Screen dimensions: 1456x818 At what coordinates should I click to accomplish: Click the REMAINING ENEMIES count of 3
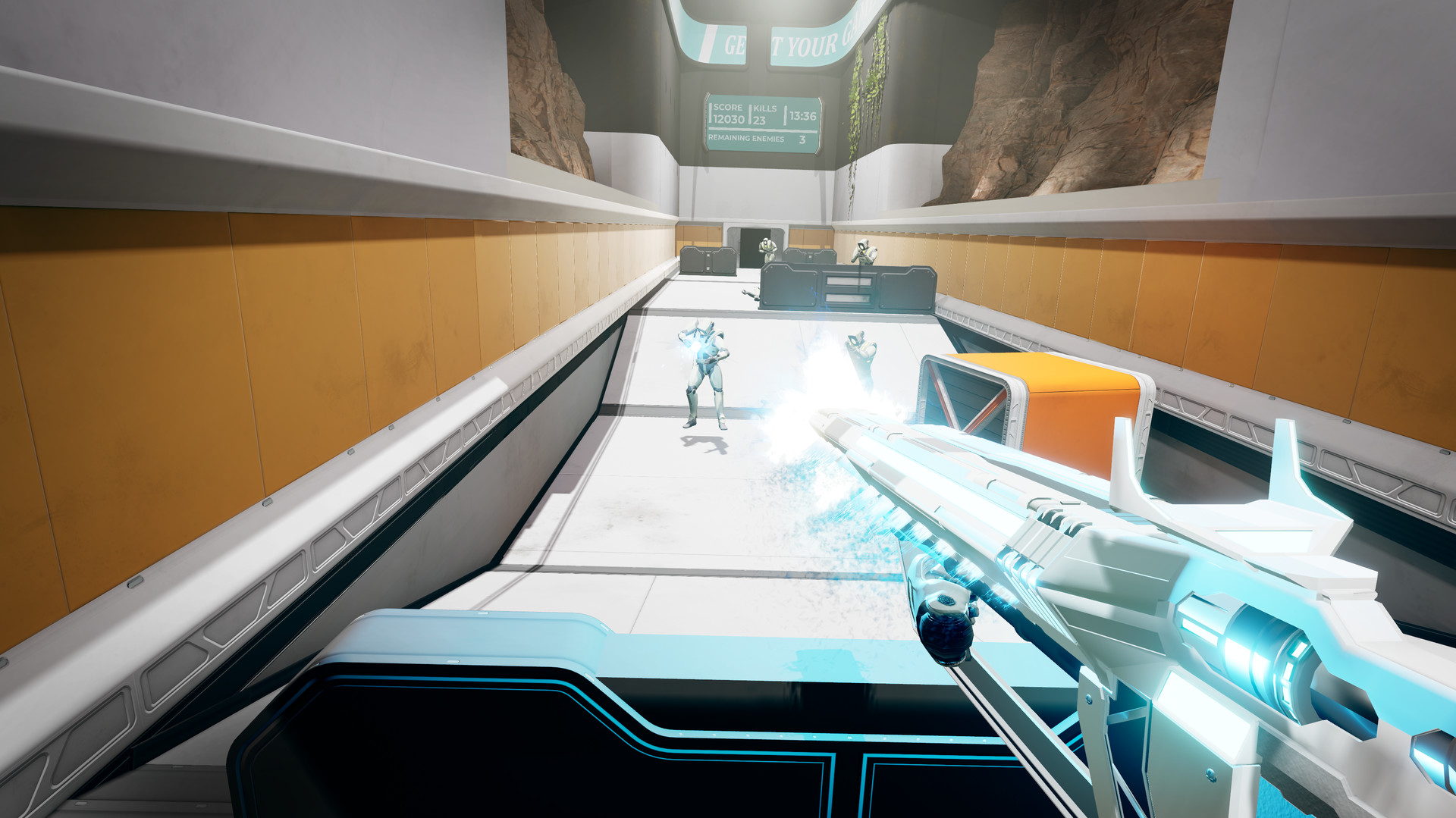(802, 139)
